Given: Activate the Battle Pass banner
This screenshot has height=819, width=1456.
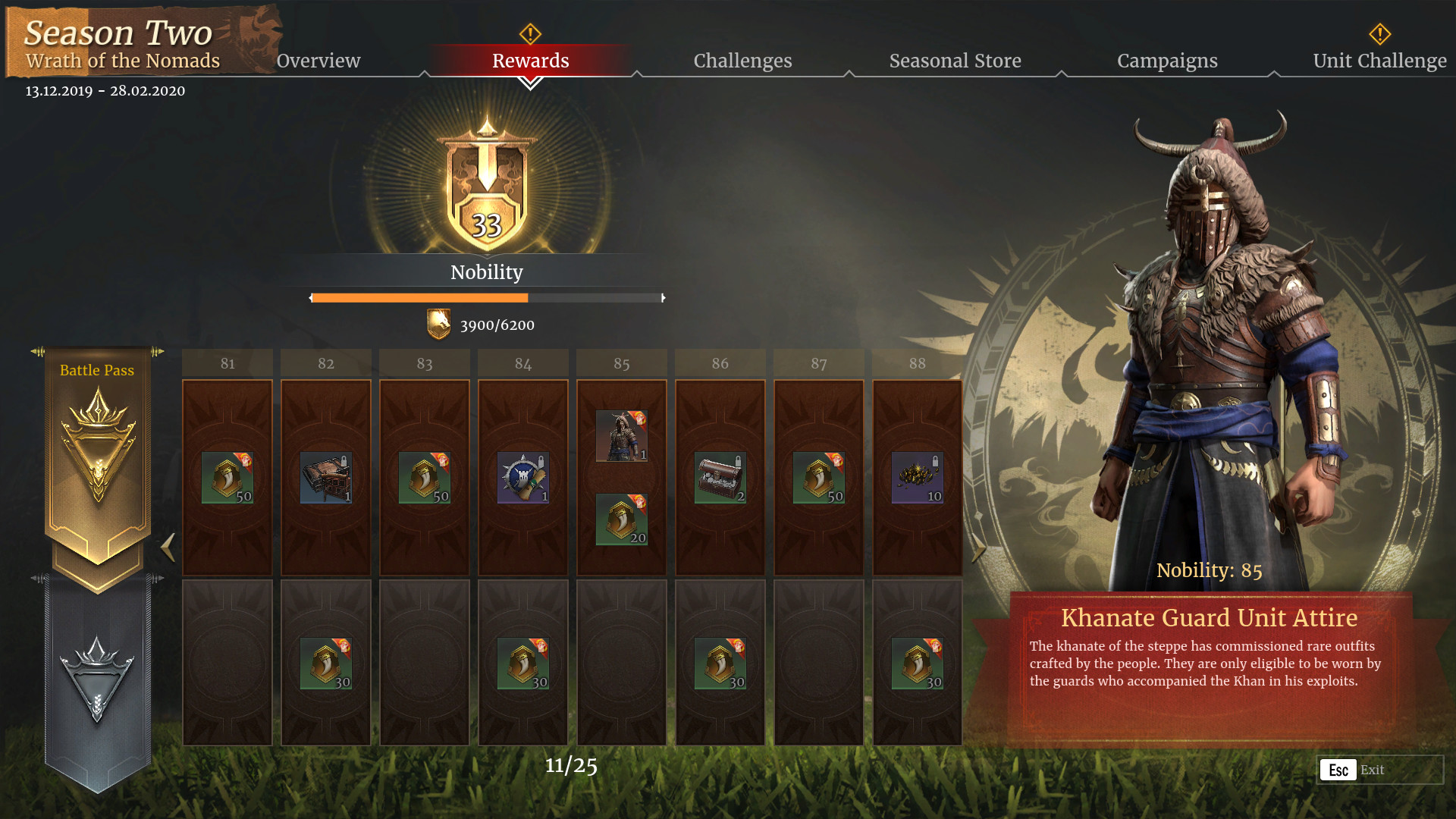Looking at the screenshot, I should [x=97, y=371].
